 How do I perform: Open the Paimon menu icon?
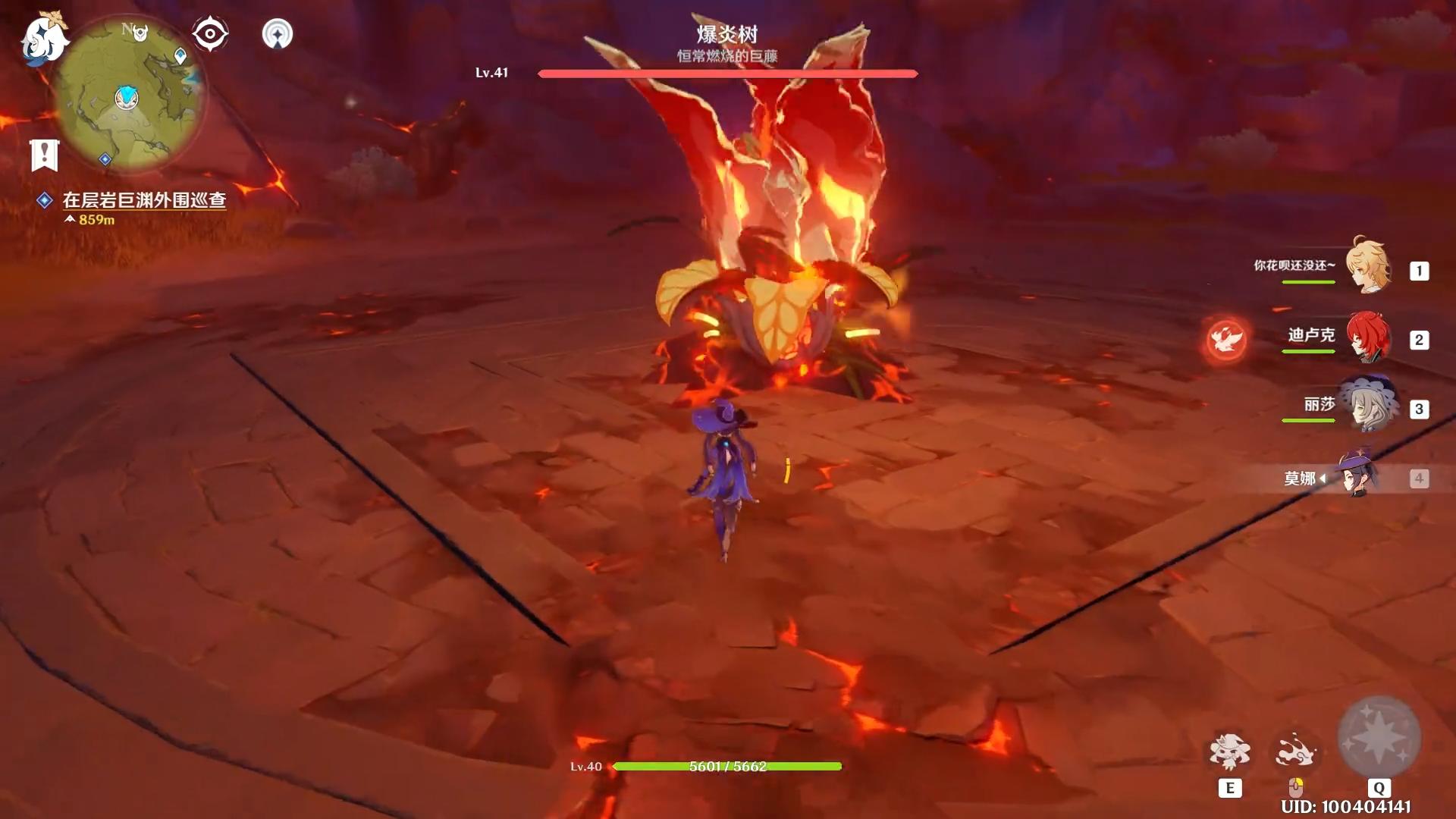click(x=44, y=38)
